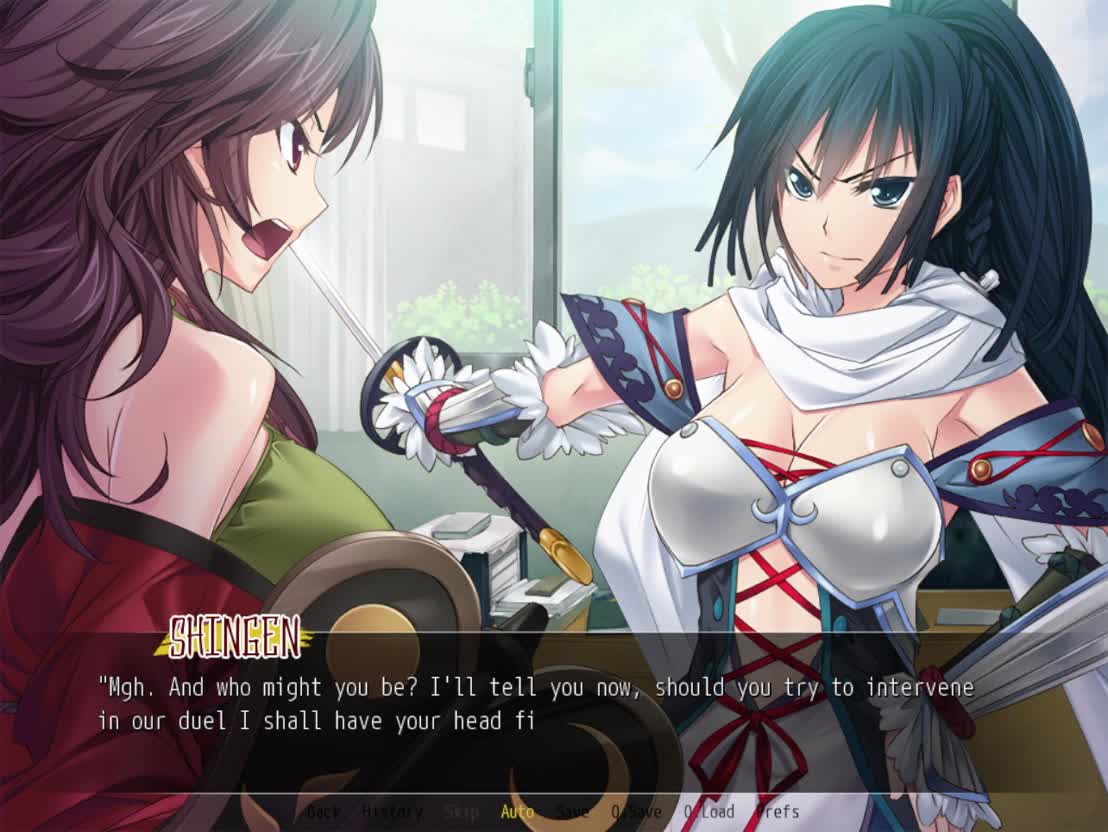The width and height of the screenshot is (1108, 832).
Task: Open the Save game screen
Action: [x=572, y=812]
